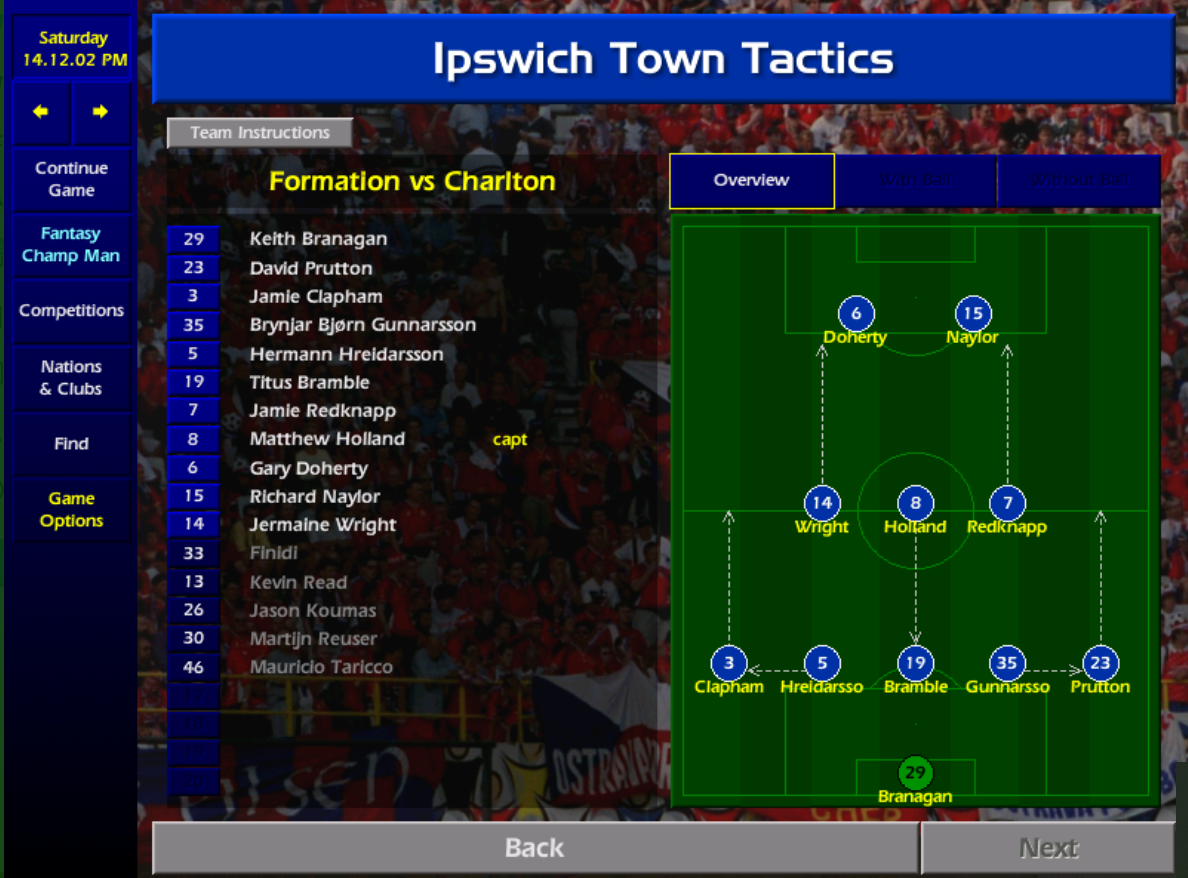This screenshot has width=1188, height=878.
Task: Click the right yellow arrow button
Action: coord(100,112)
